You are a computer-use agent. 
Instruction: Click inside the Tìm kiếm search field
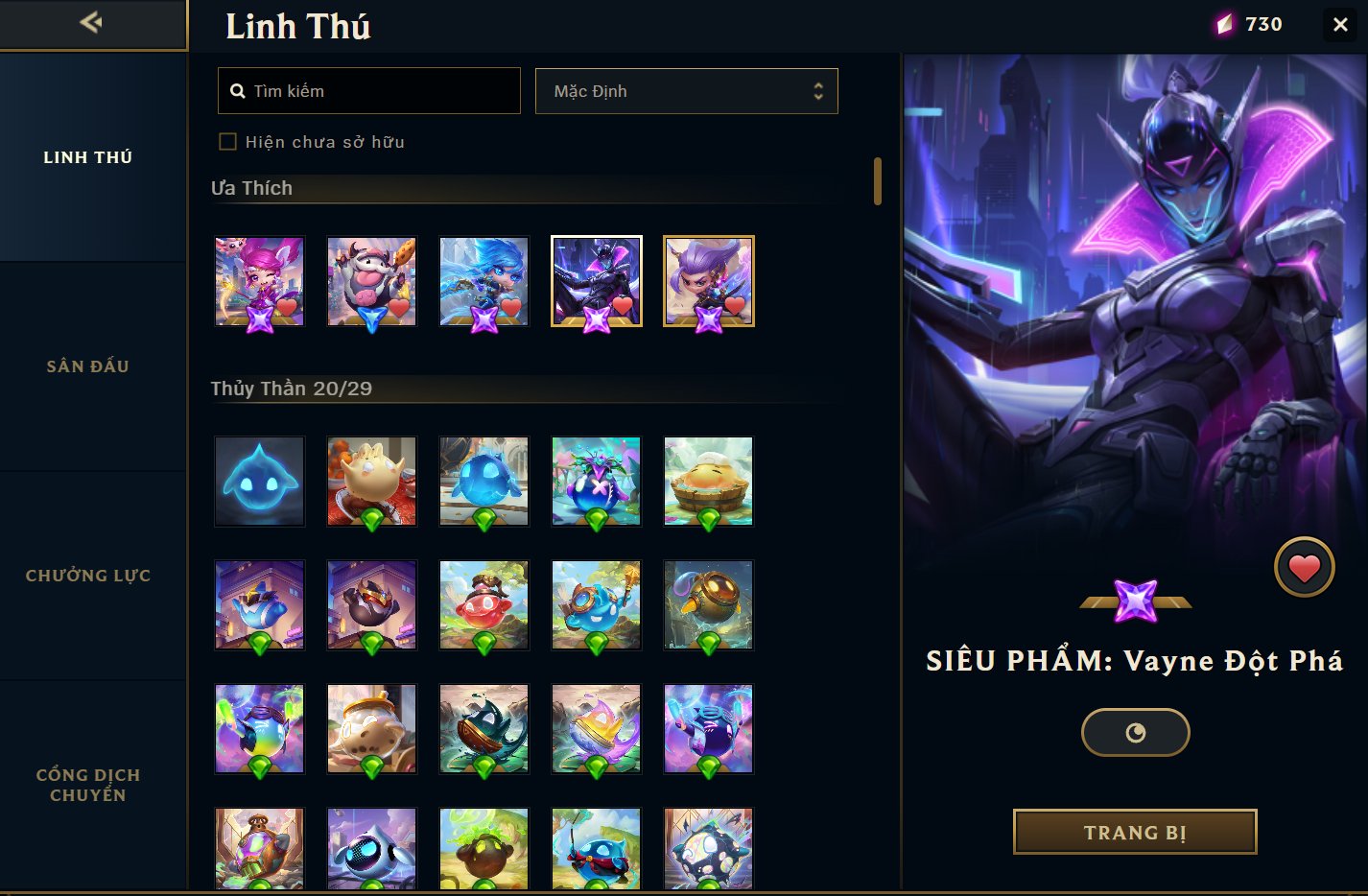pyautogui.click(x=368, y=90)
